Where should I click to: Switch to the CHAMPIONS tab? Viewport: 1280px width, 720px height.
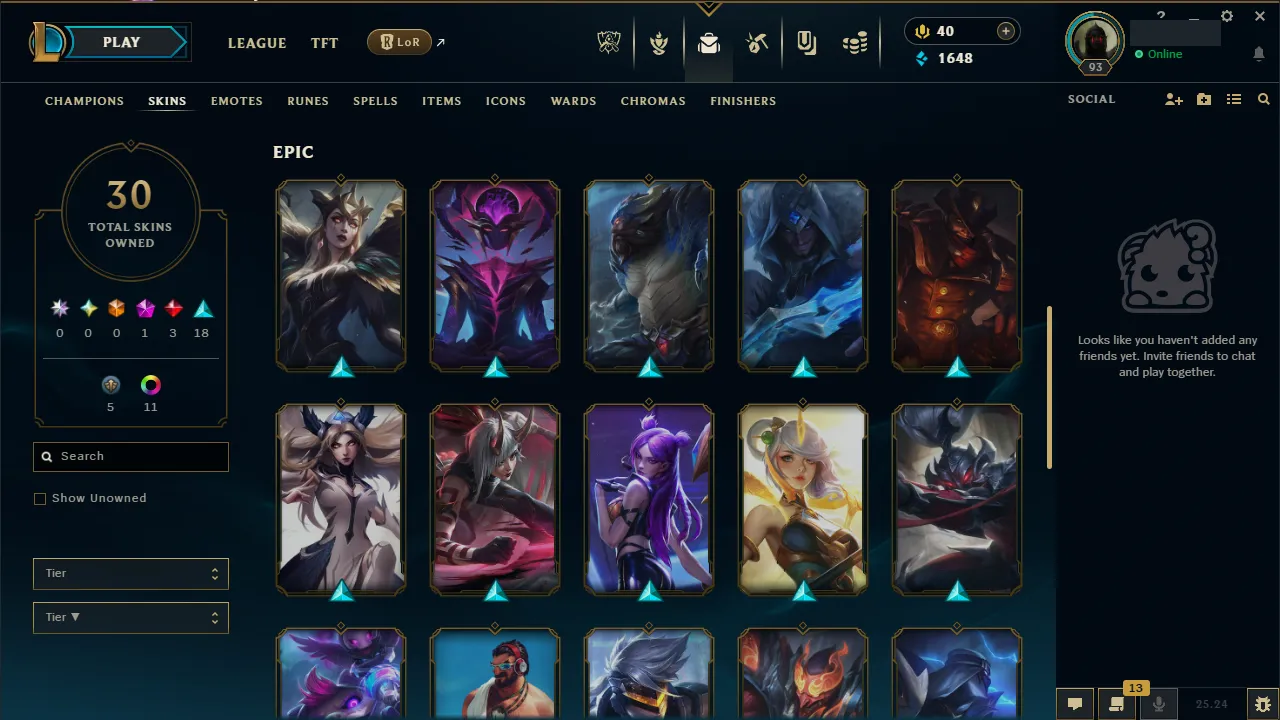click(84, 101)
